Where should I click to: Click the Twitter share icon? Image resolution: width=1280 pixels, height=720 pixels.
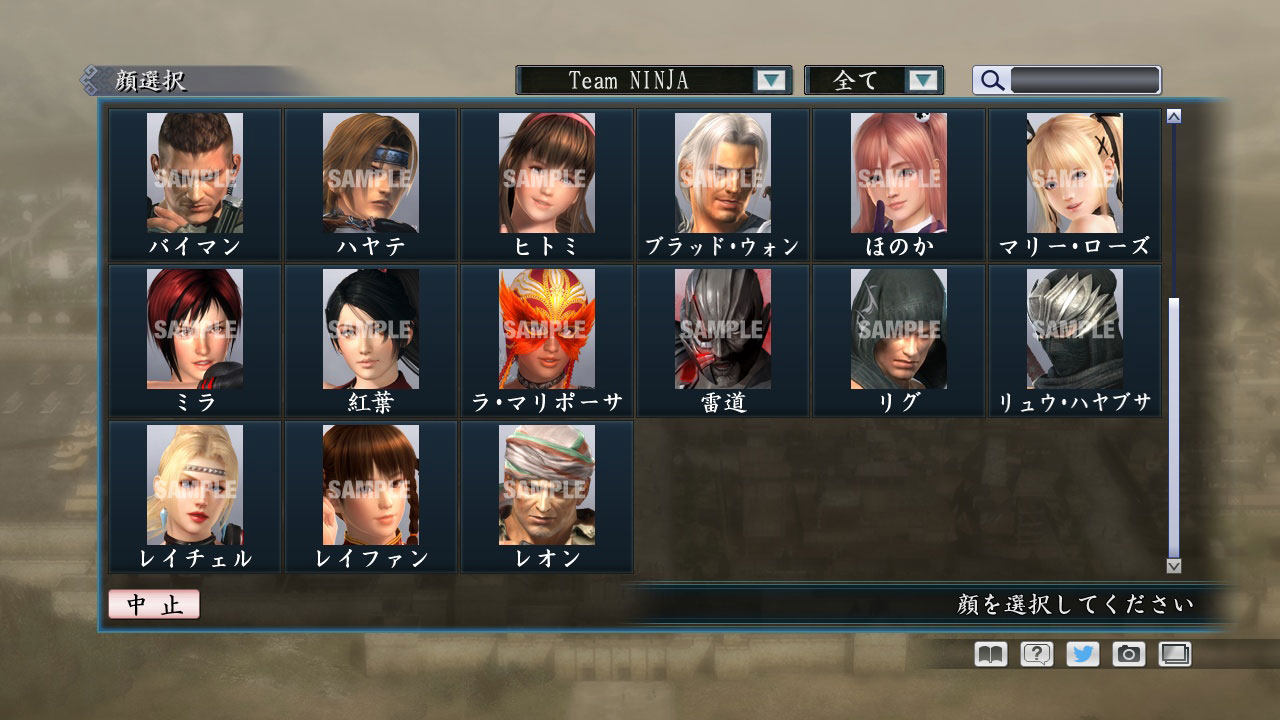1081,654
